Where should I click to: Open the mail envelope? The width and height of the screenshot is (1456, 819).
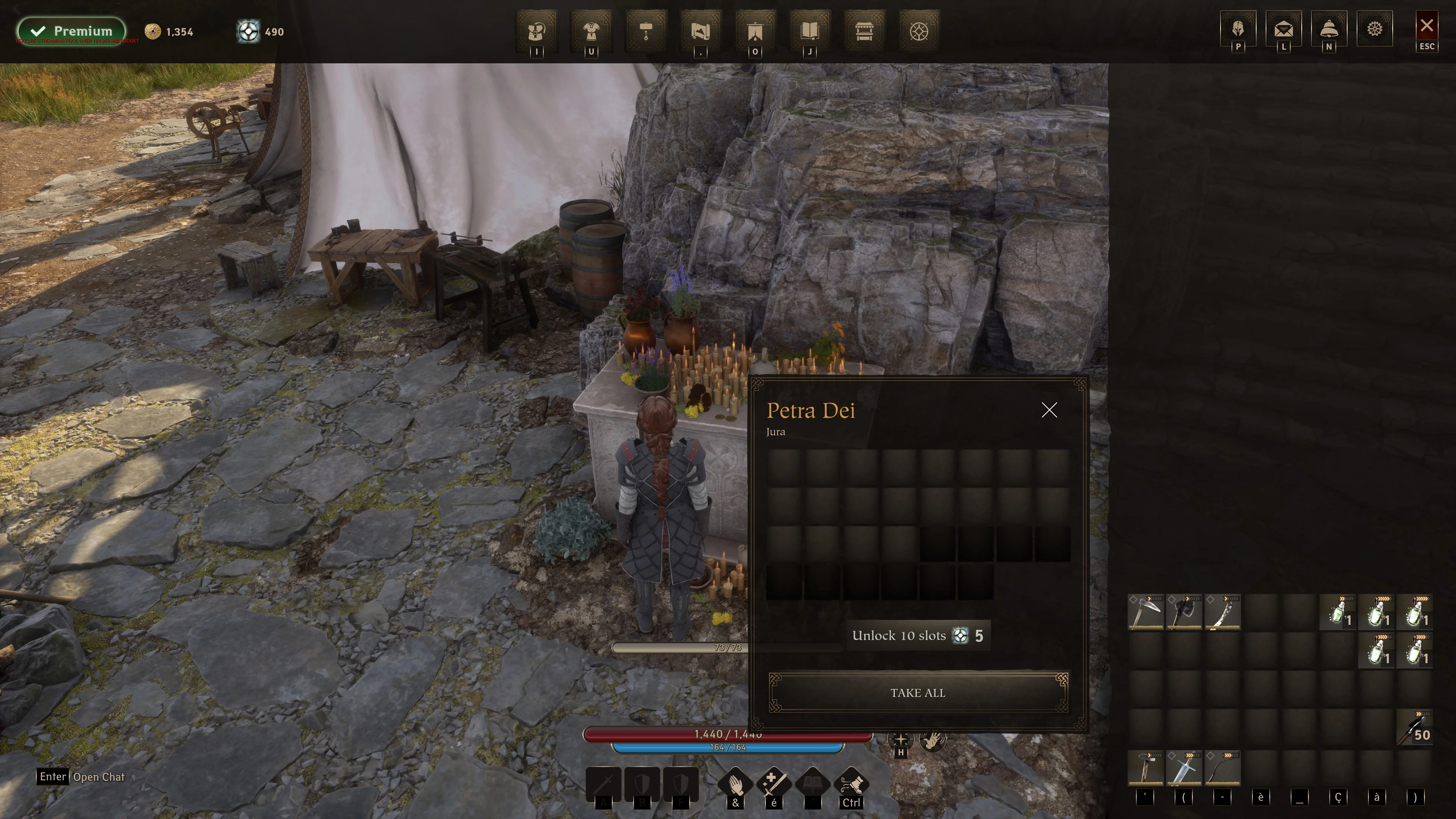click(x=1283, y=28)
